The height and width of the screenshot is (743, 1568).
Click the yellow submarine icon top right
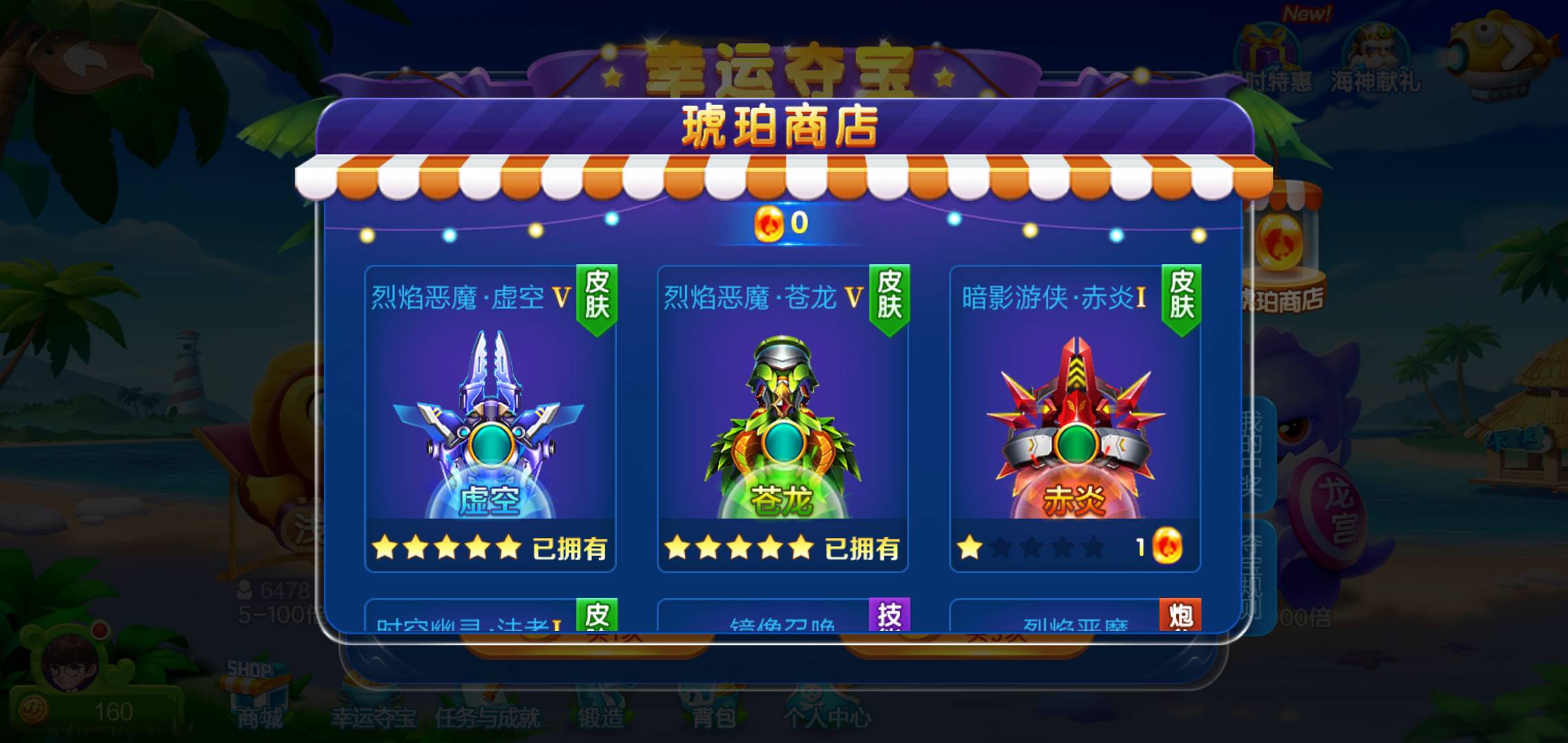pos(1499,52)
